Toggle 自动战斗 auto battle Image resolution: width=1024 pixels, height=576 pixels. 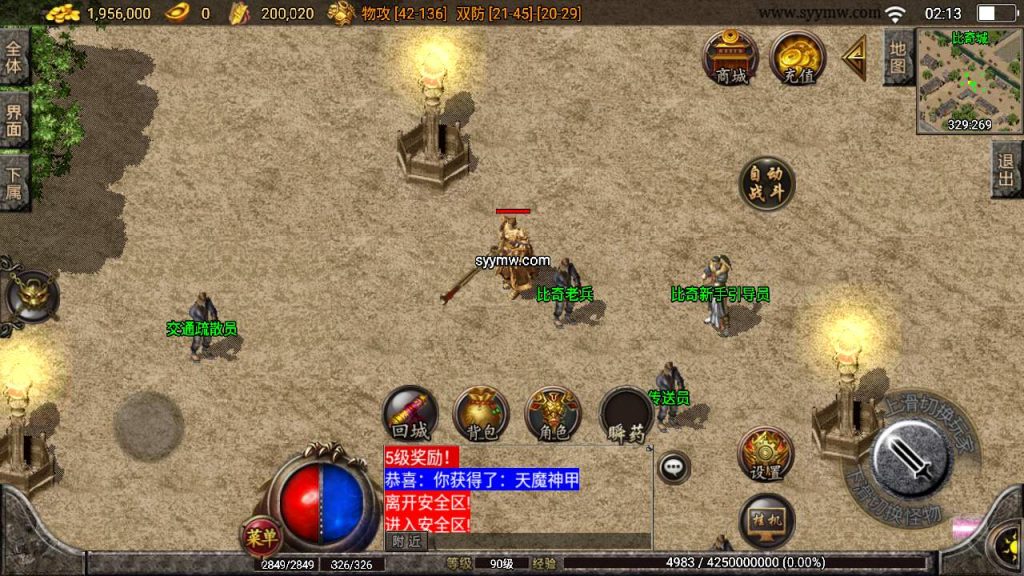(x=767, y=184)
